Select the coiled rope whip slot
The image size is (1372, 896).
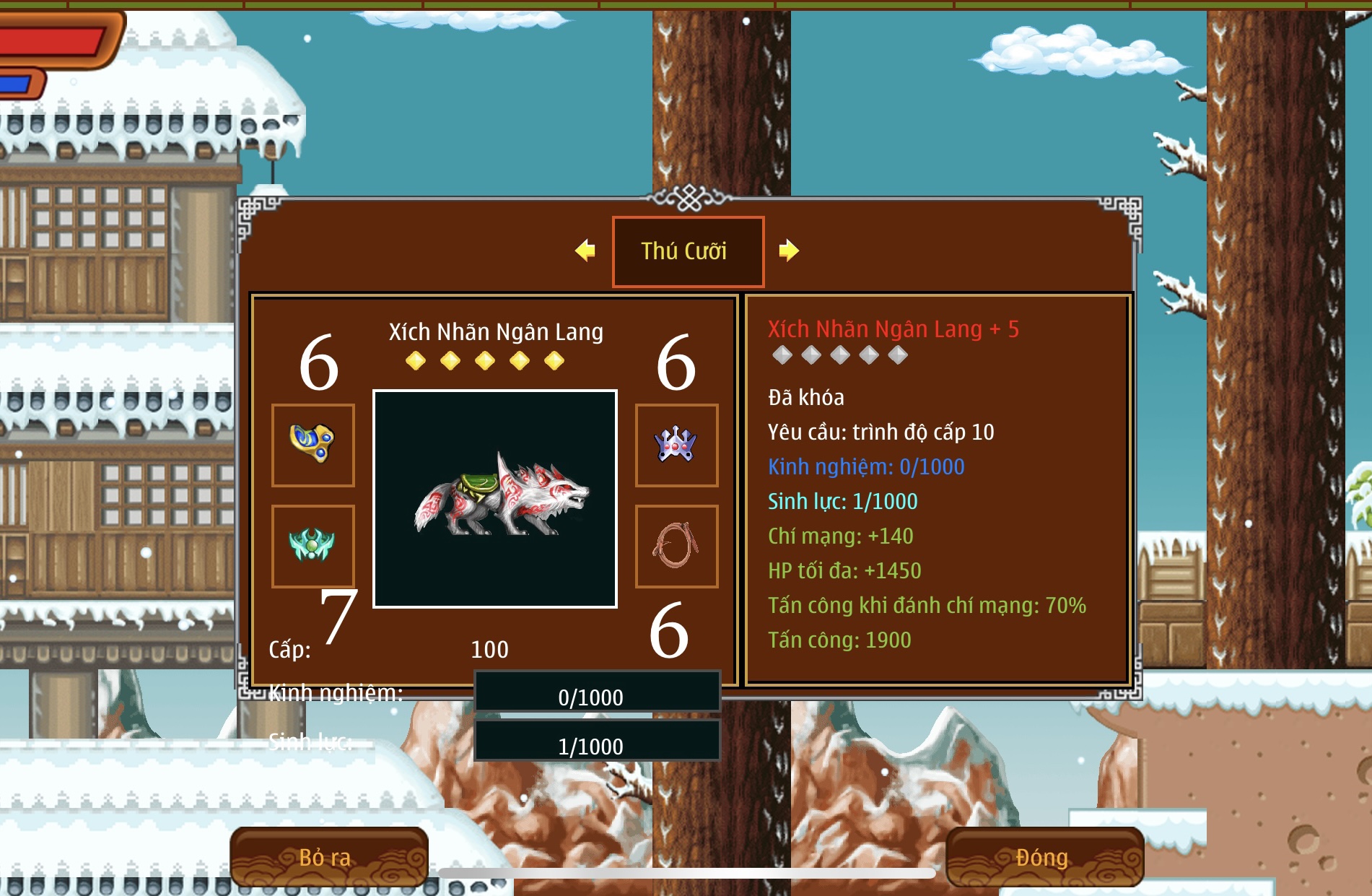point(676,546)
